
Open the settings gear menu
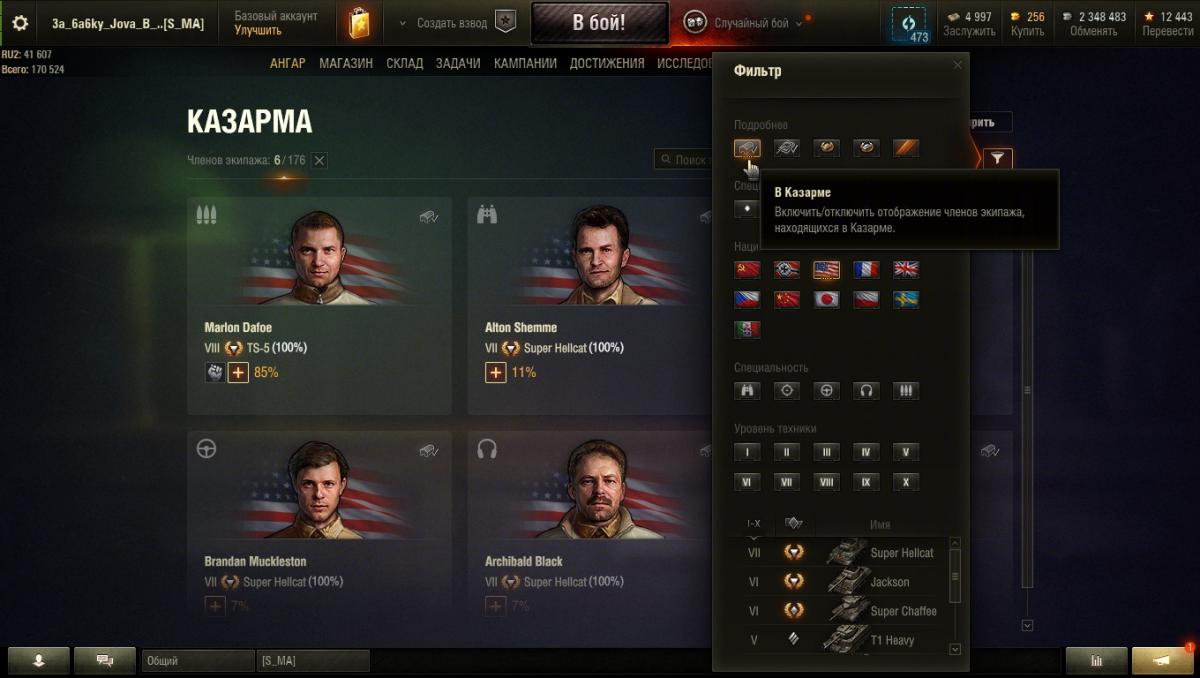coord(20,22)
